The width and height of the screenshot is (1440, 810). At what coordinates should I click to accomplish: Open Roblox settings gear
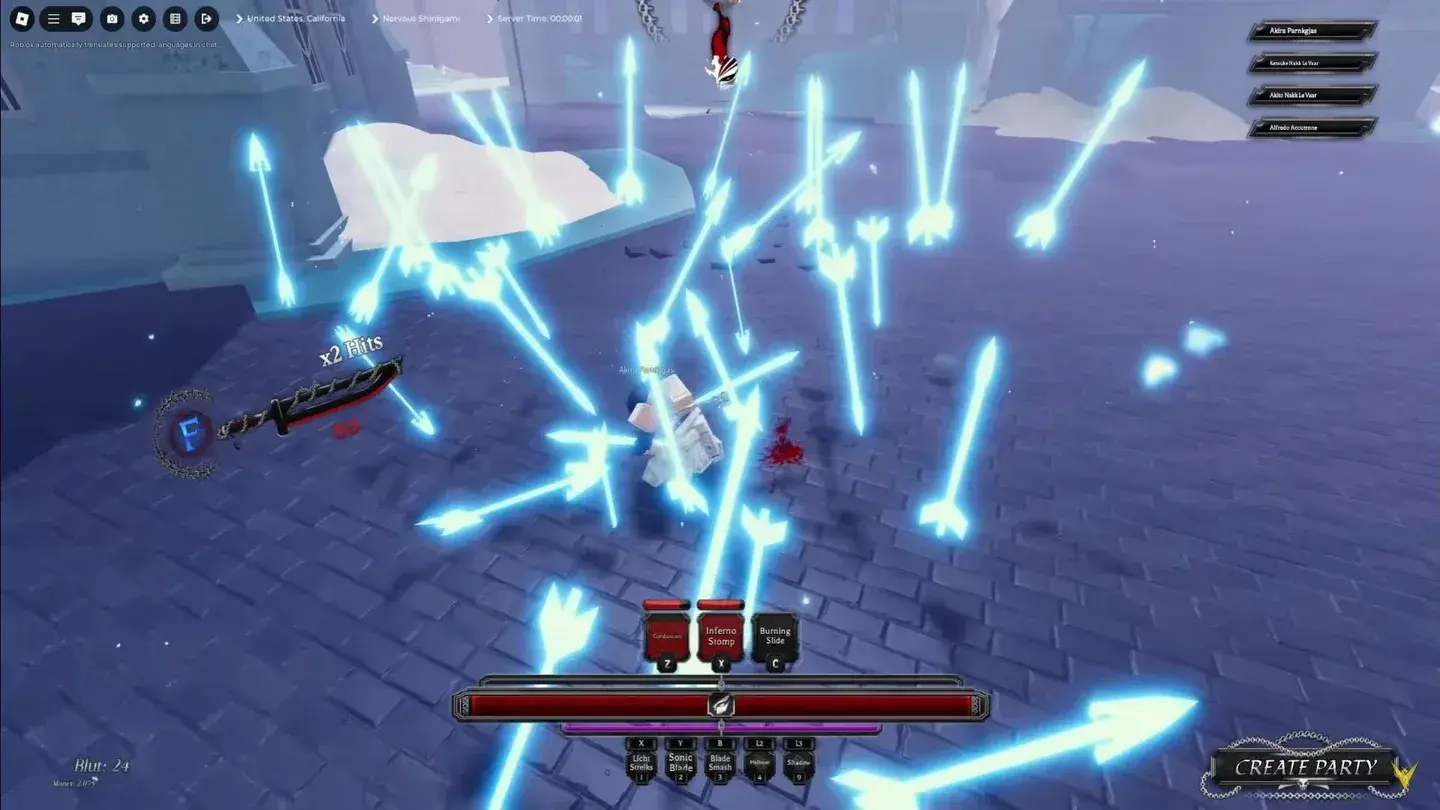click(142, 18)
